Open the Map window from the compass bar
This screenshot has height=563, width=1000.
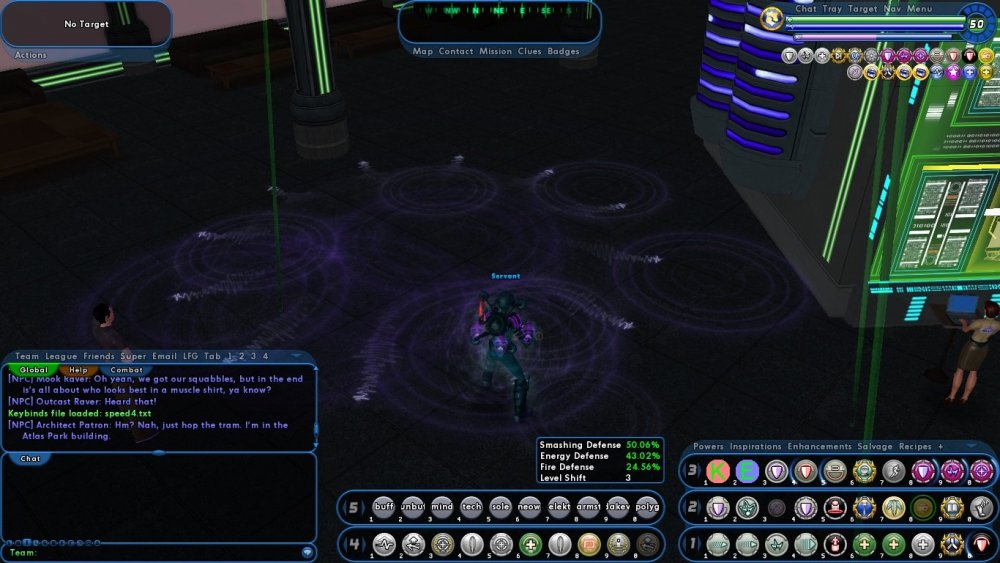[x=422, y=51]
